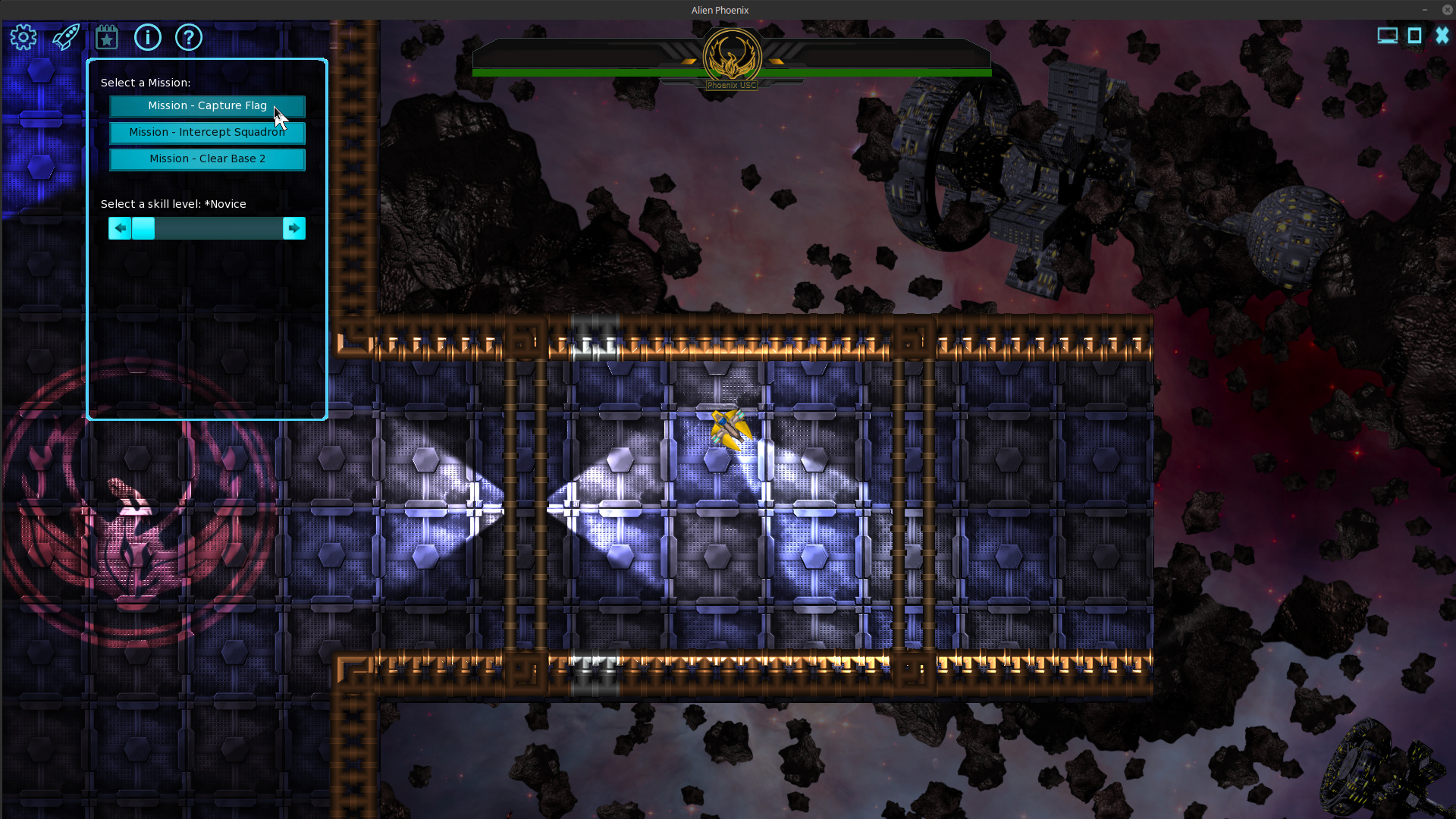
Task: Click the skill level slider handle
Action: point(143,228)
